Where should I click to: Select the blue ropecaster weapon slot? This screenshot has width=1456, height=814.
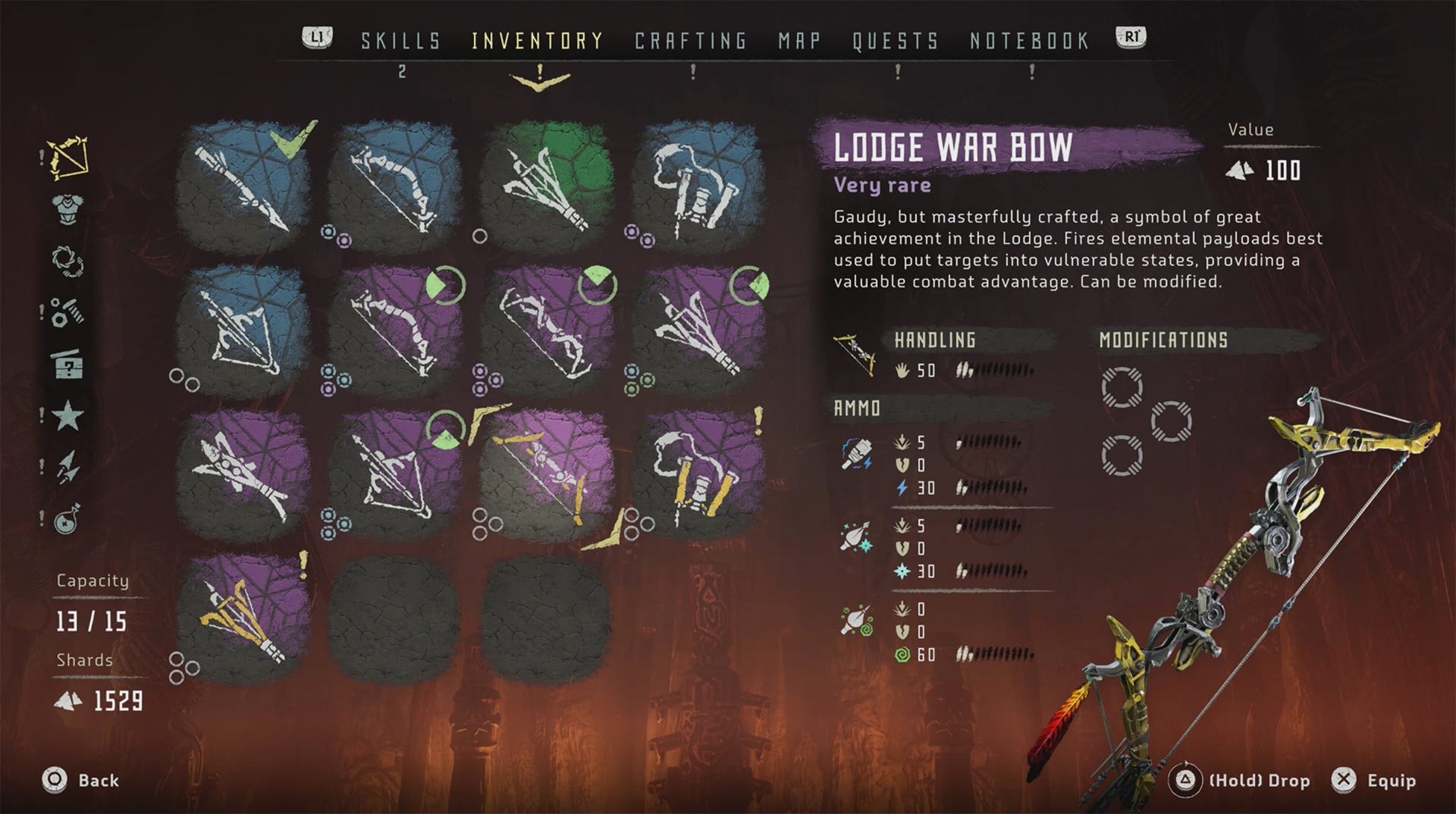tap(243, 330)
